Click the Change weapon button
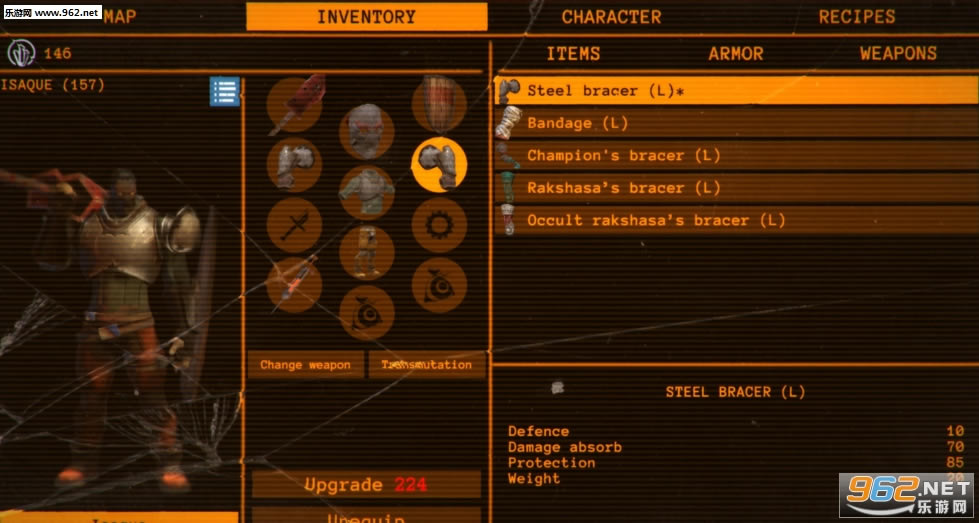979x523 pixels. tap(305, 365)
